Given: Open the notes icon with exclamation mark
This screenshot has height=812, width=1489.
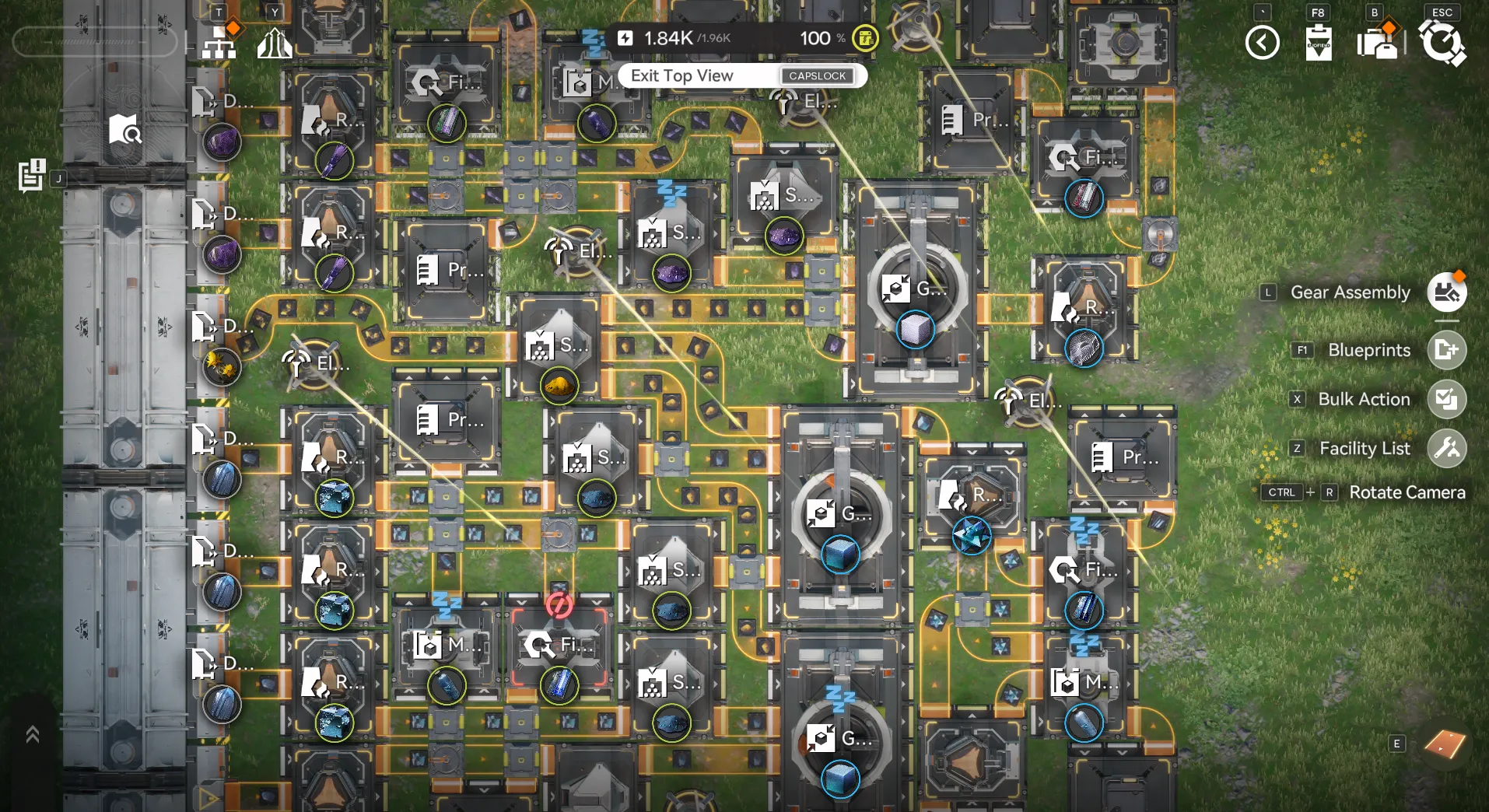Looking at the screenshot, I should (x=32, y=175).
